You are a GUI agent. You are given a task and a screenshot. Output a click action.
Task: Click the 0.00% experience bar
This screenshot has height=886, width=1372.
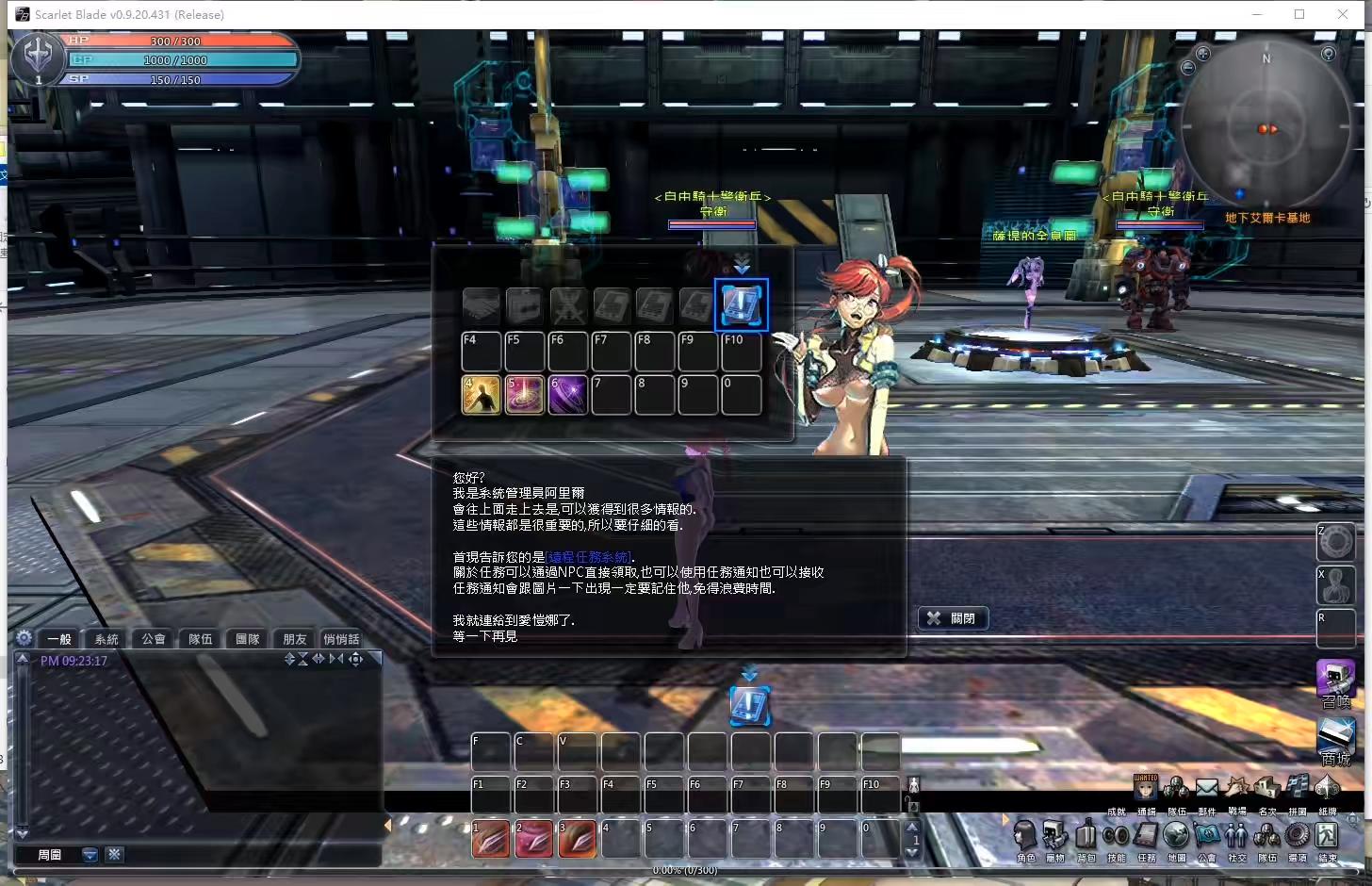683,870
